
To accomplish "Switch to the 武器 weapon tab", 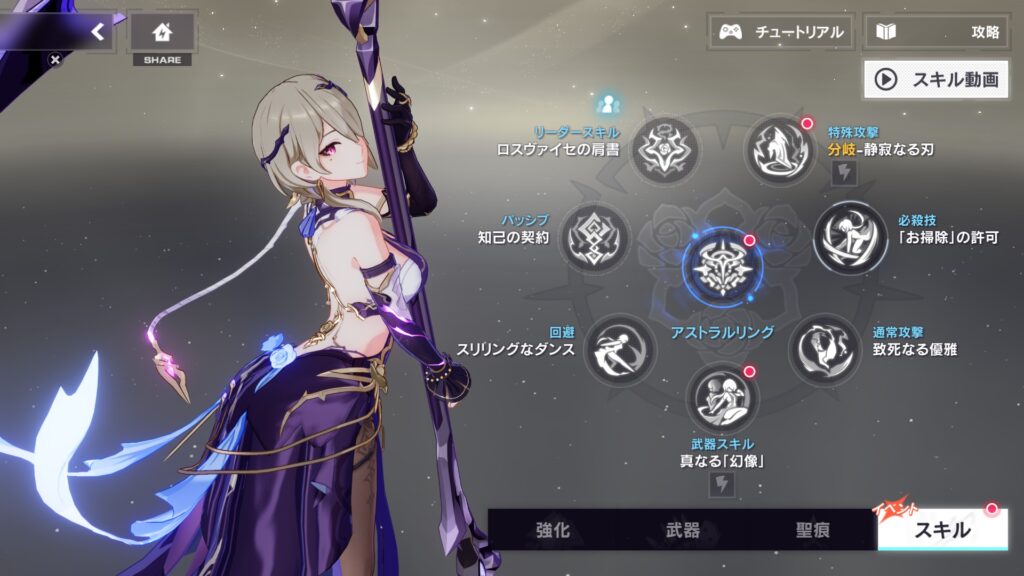I will (x=682, y=530).
